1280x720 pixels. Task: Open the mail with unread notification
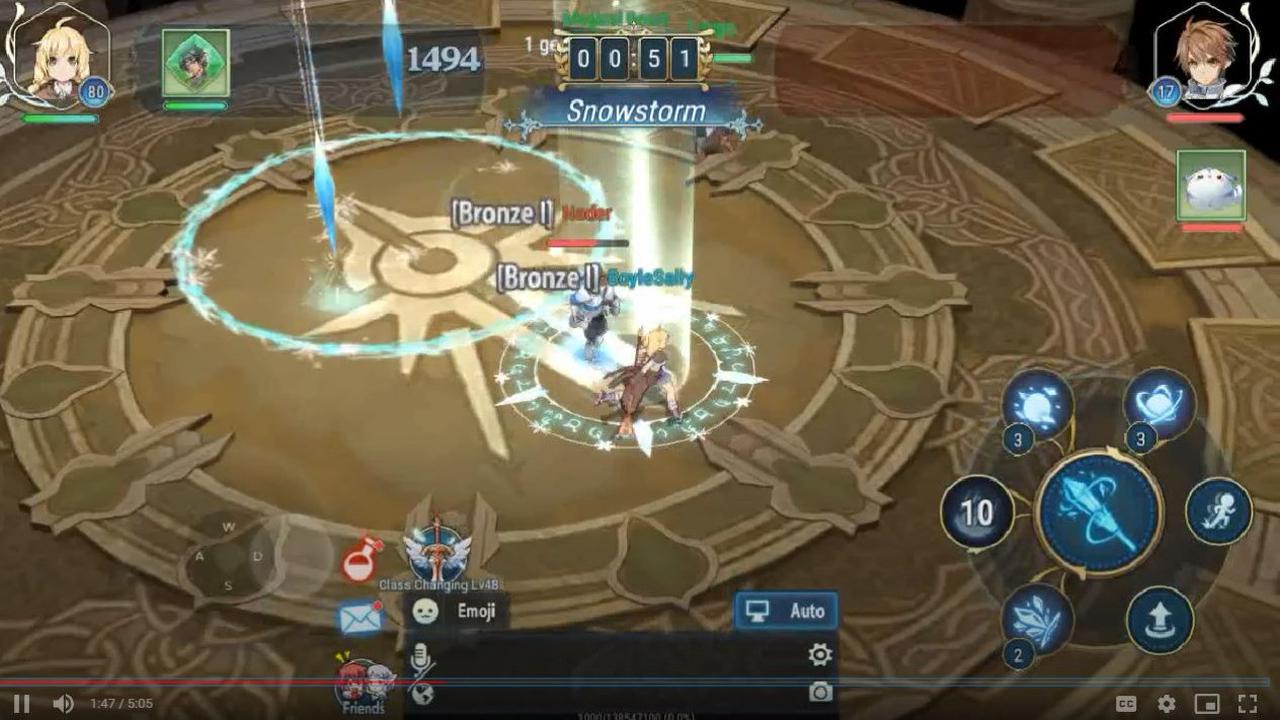click(x=358, y=618)
